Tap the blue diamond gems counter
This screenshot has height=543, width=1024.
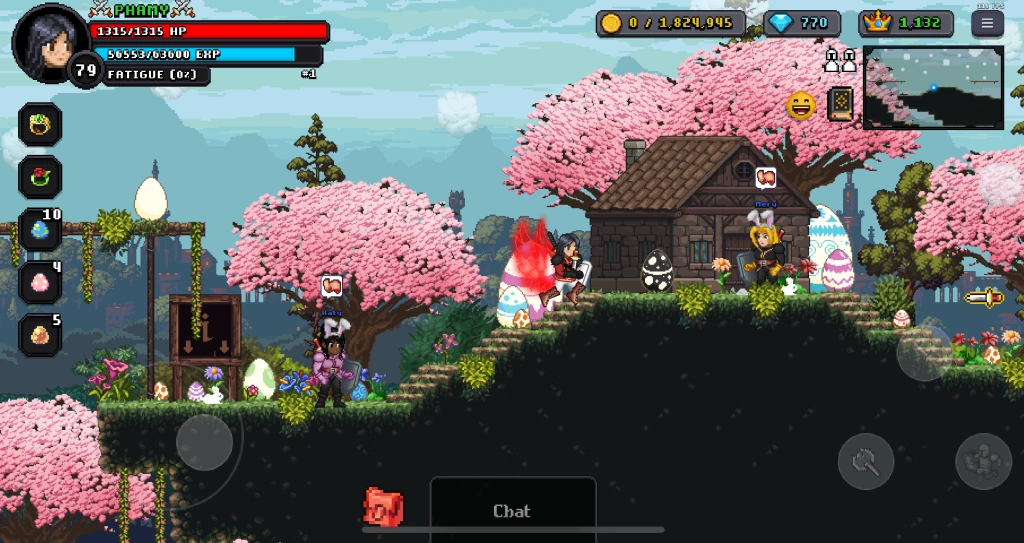802,23
